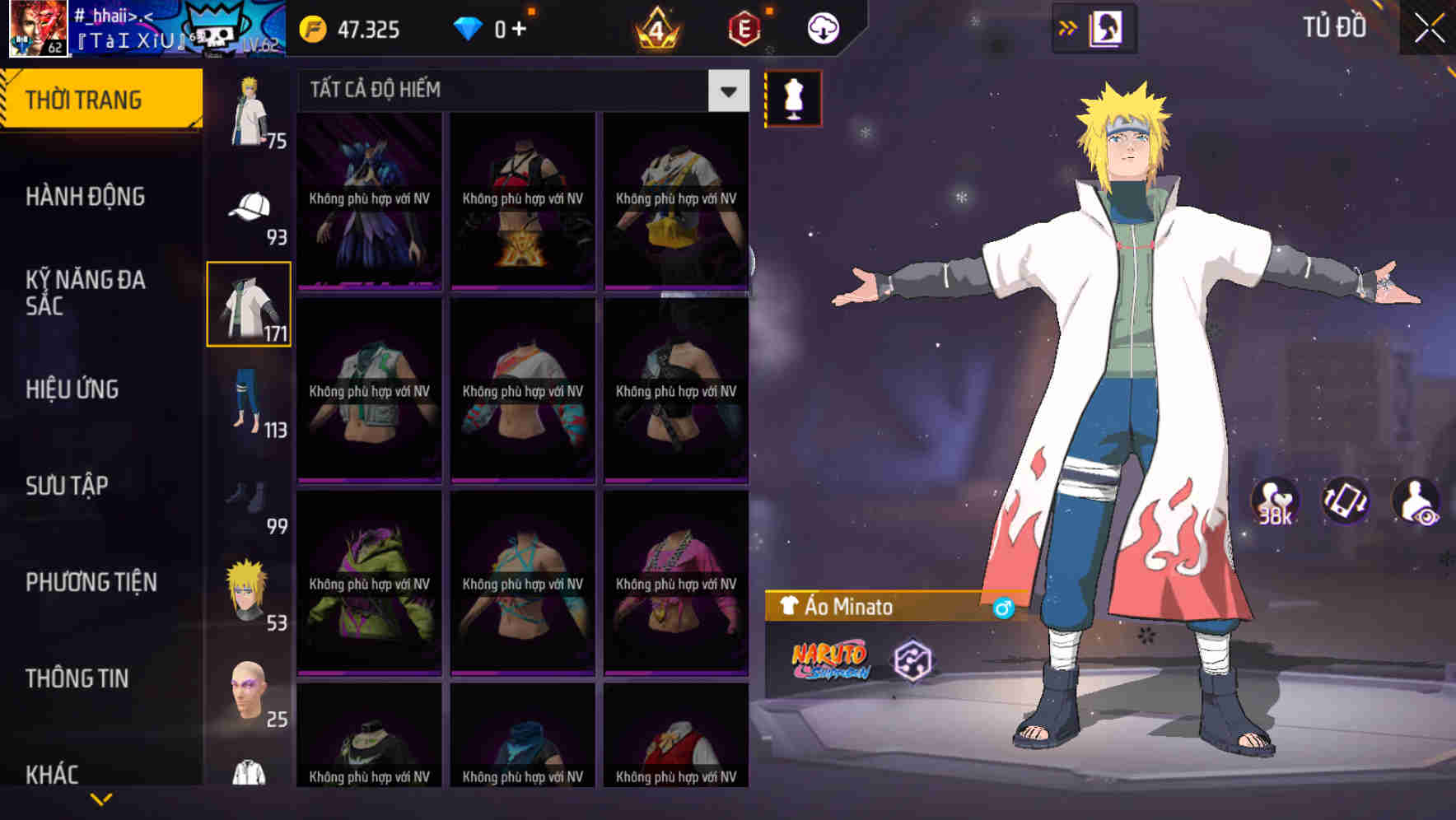Expand the sidebar with the bottom yellow chevron
Image resolution: width=1456 pixels, height=820 pixels.
101,797
